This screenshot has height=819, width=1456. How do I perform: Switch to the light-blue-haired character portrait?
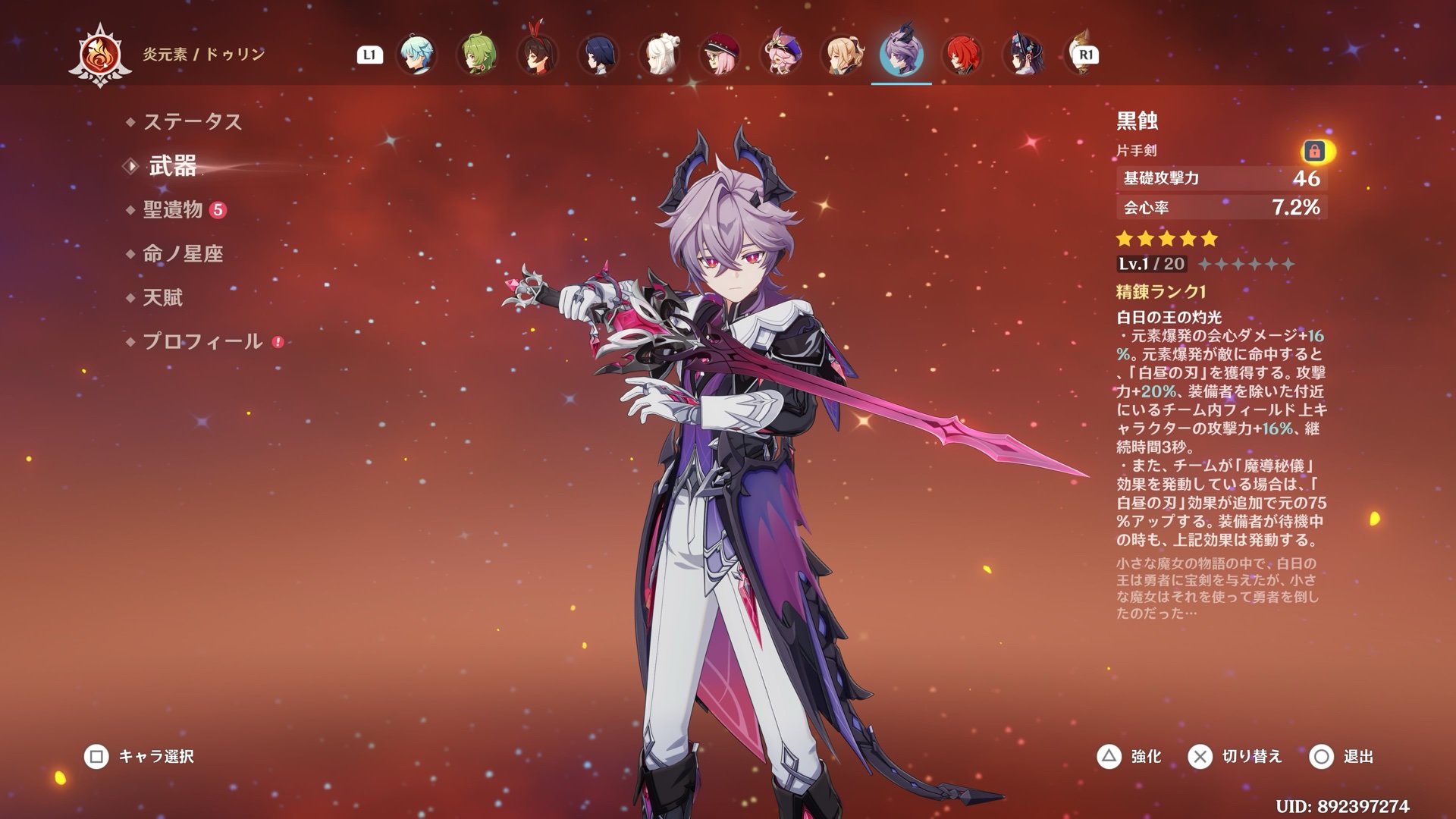[x=416, y=54]
